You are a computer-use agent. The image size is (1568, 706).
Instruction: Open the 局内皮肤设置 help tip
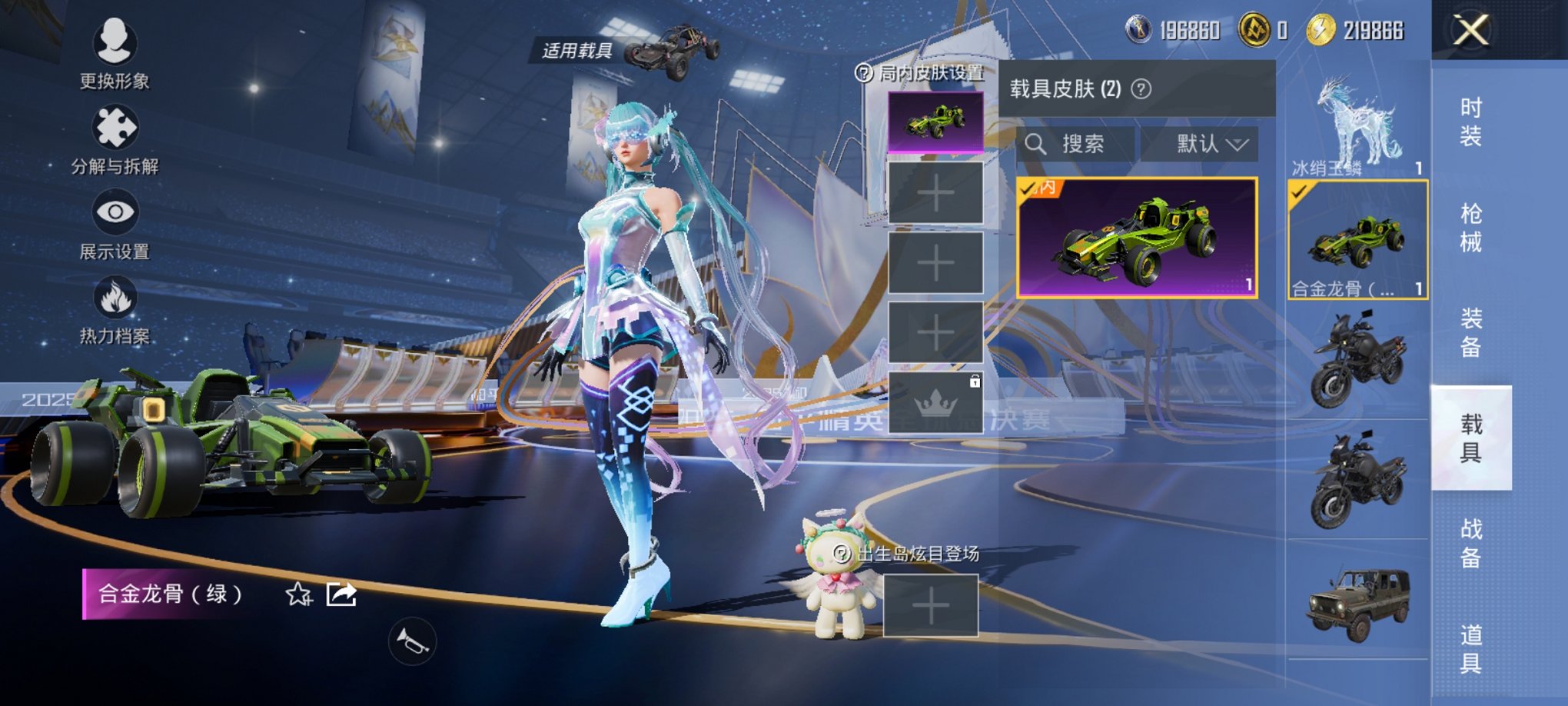tap(864, 74)
